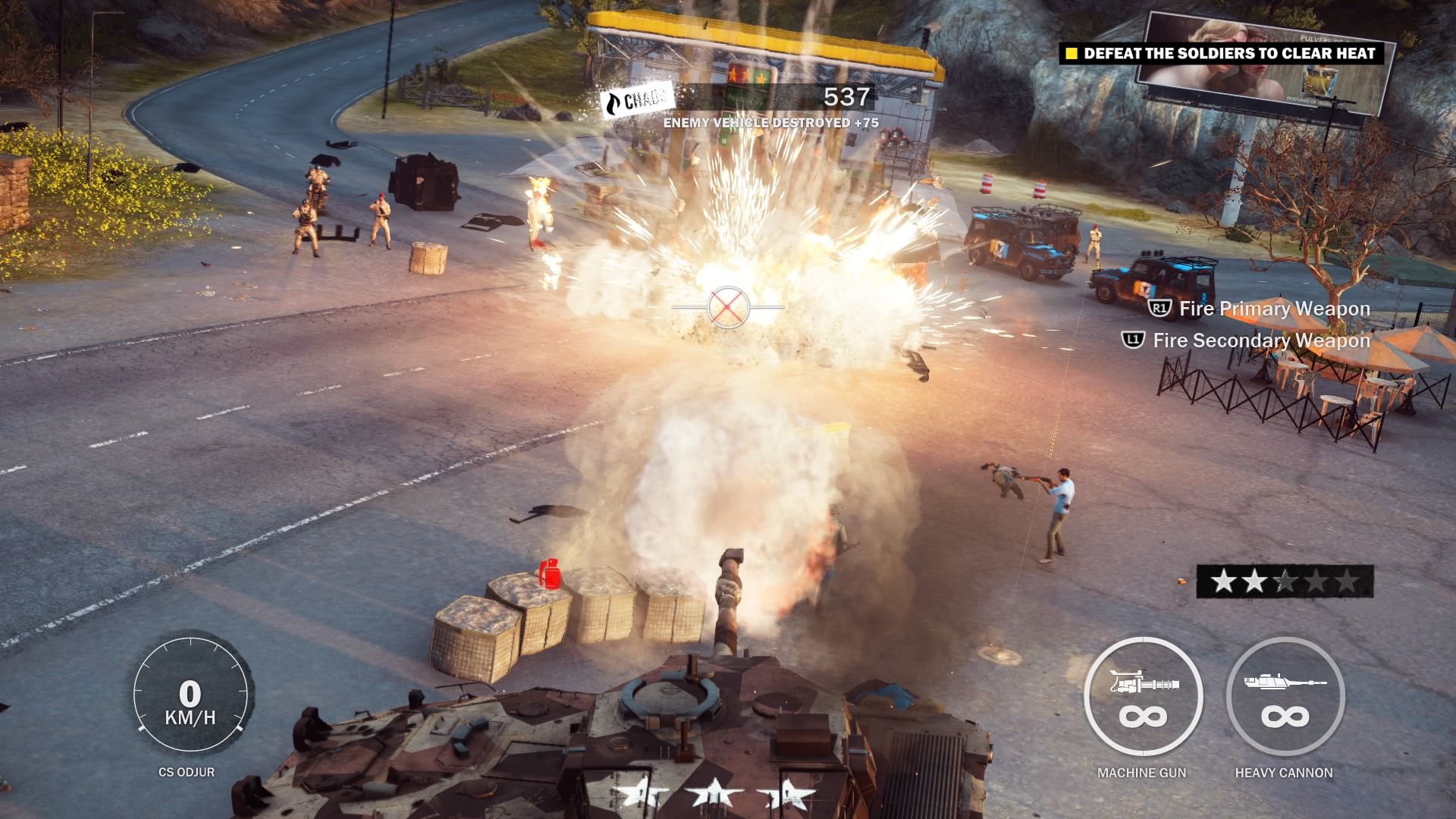This screenshot has width=1456, height=819.
Task: Select the Machine Gun weapon icon
Action: click(1143, 697)
